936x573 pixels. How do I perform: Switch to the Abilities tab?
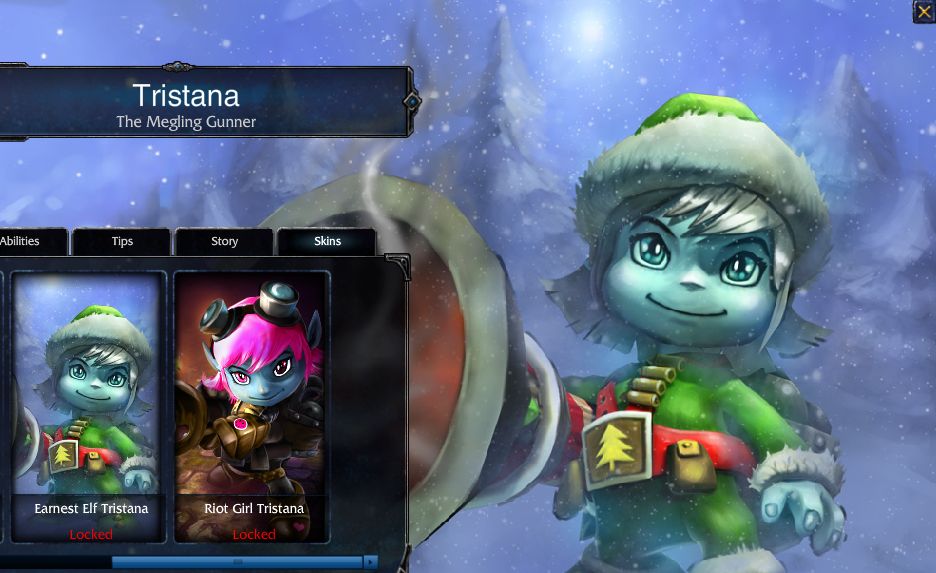point(24,241)
